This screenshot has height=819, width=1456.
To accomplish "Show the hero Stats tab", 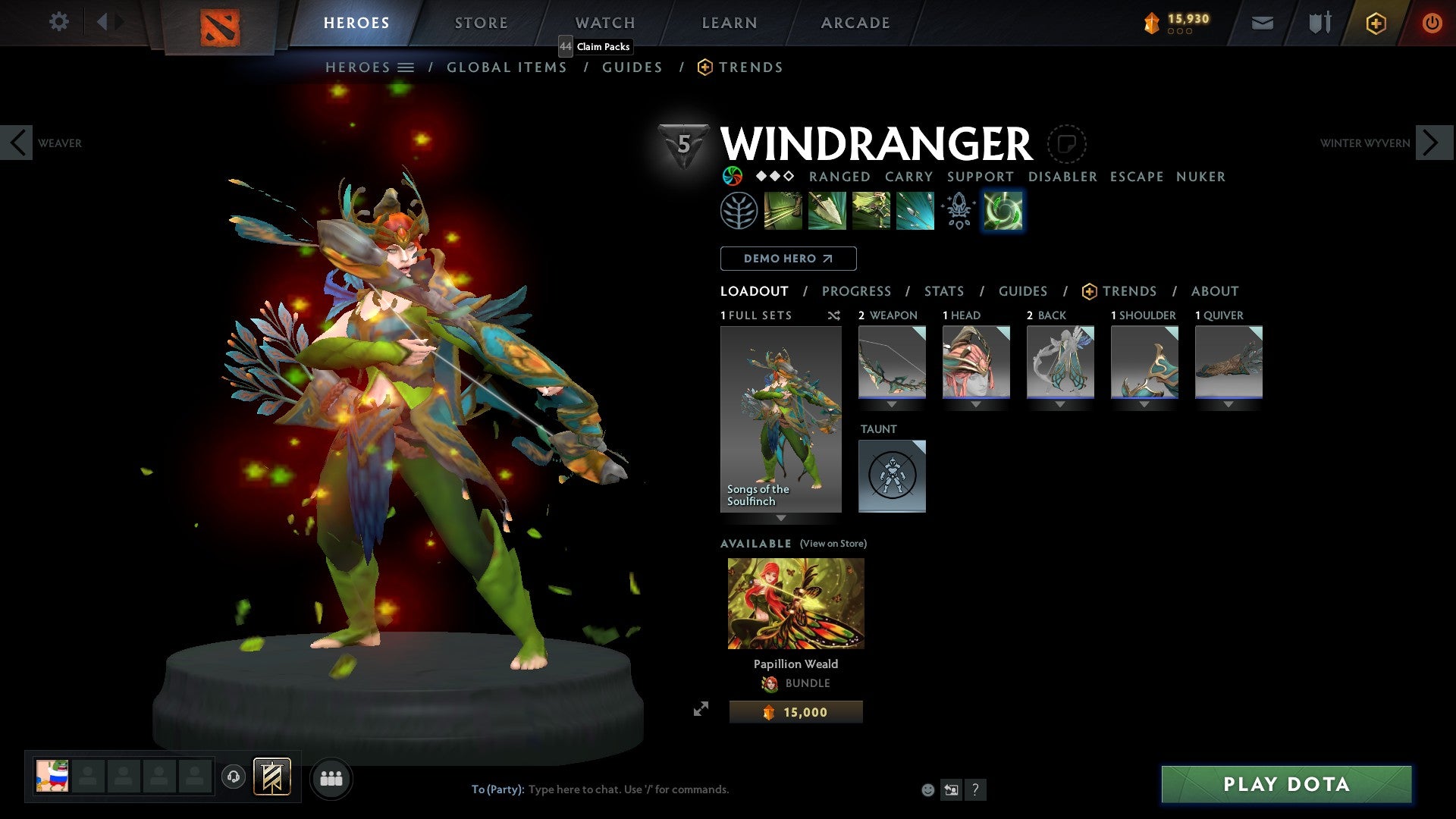I will tap(943, 291).
